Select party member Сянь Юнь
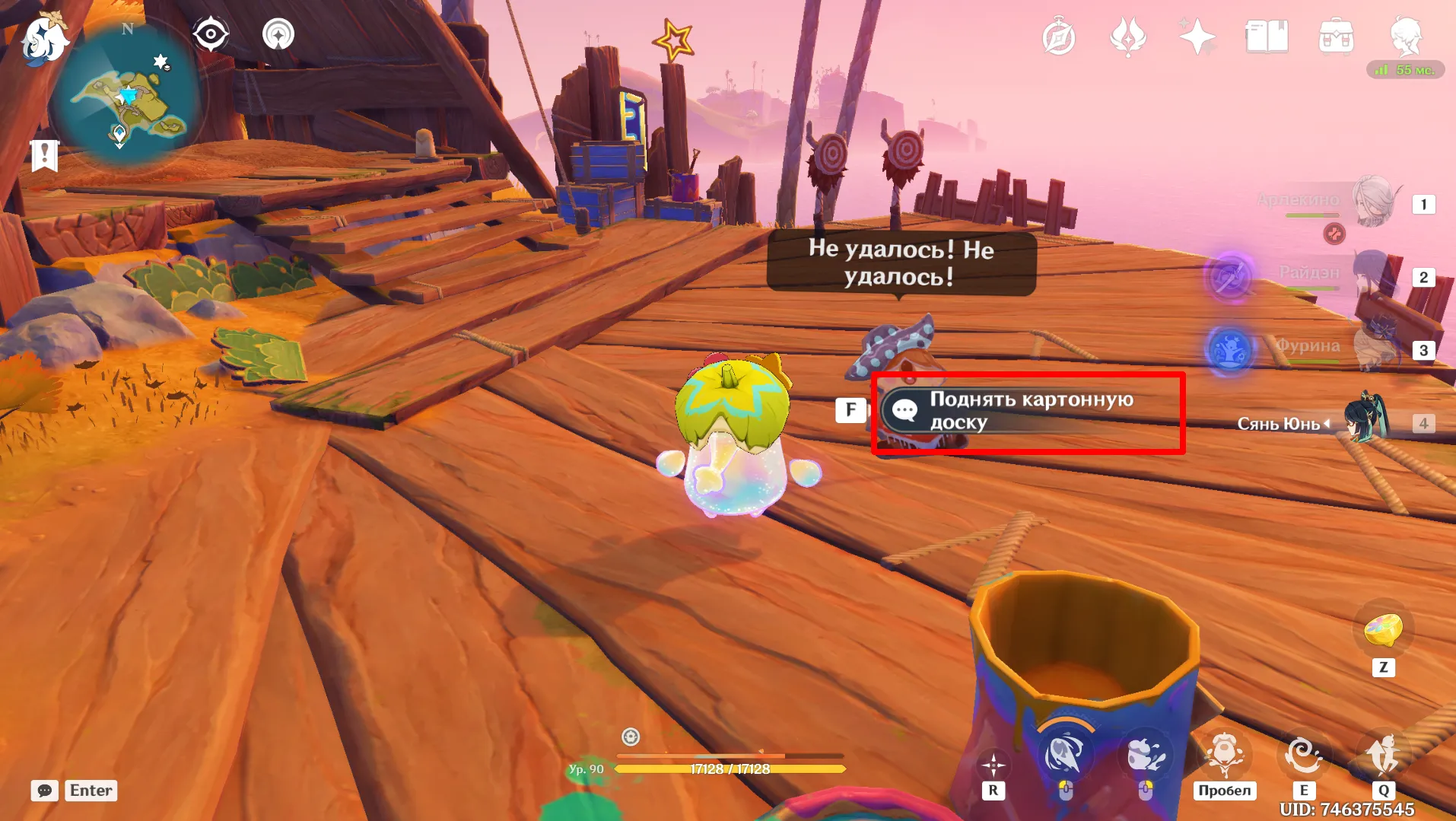 pos(1365,420)
